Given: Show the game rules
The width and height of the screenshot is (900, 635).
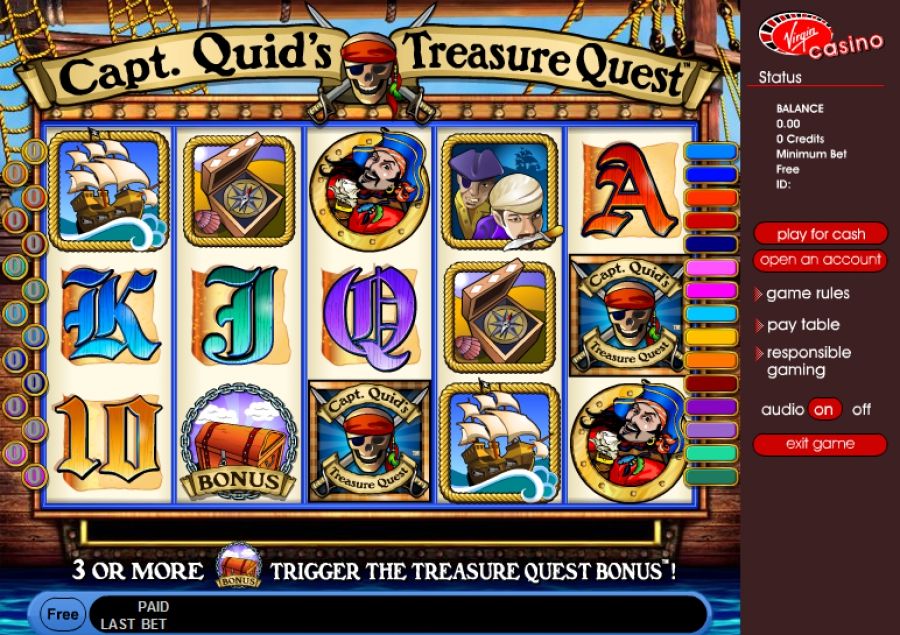Looking at the screenshot, I should pyautogui.click(x=807, y=294).
